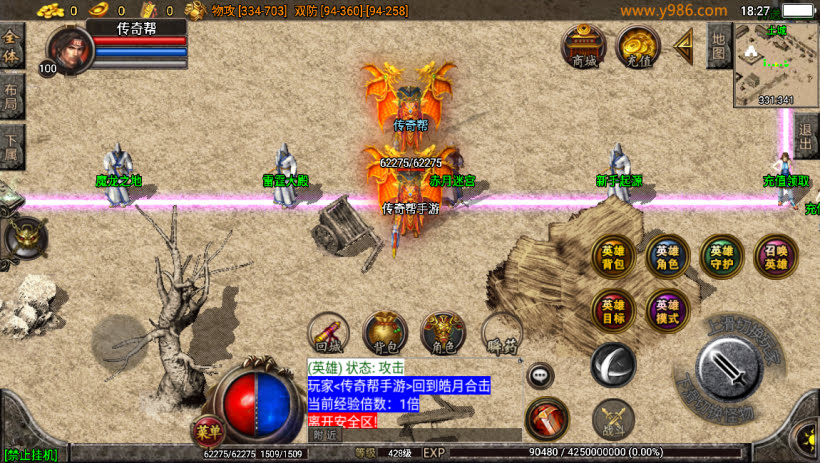820x463 pixels.
Task: Activate the 英雄守护 hero guard
Action: [x=721, y=257]
